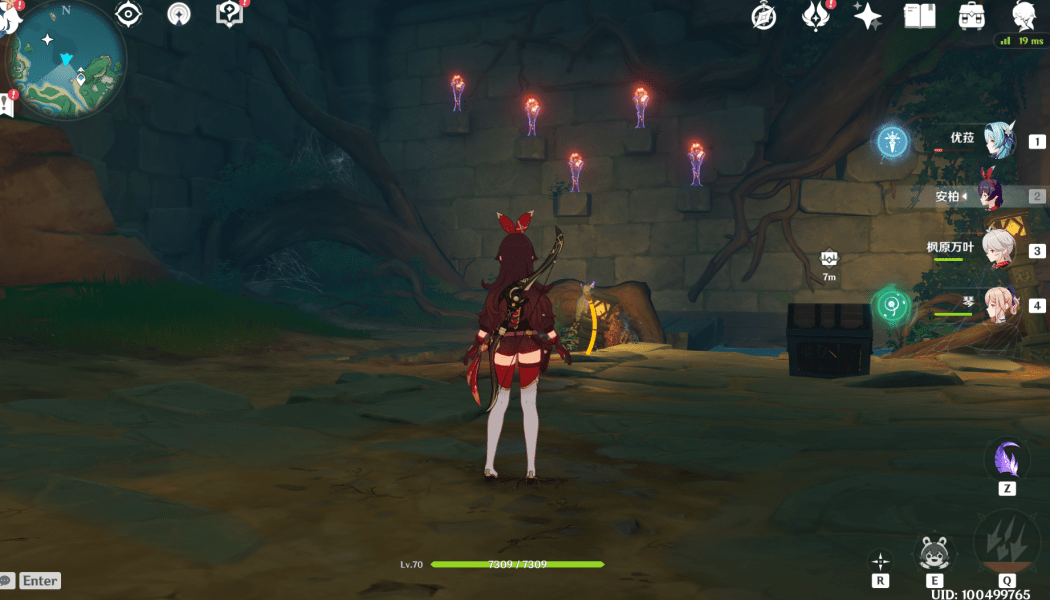Switch to party member 枫原万叶
Viewport: 1050px width, 600px height.
[998, 250]
